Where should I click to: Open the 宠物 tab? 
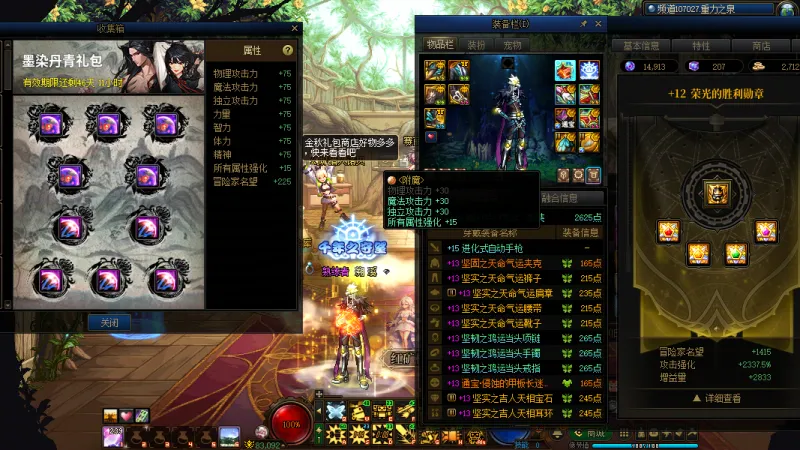coord(512,45)
